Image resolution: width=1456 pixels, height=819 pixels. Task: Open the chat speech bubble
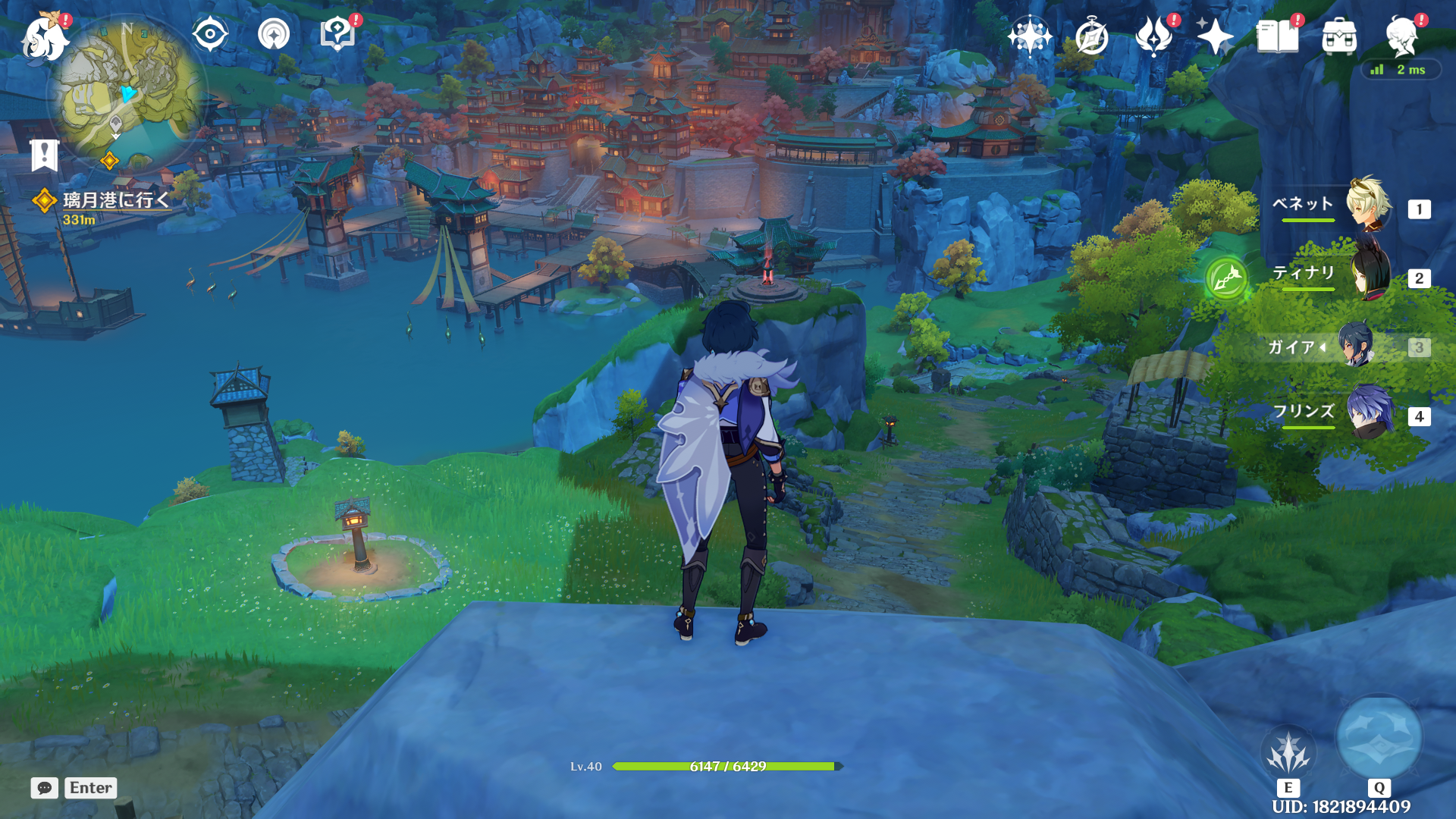(45, 788)
